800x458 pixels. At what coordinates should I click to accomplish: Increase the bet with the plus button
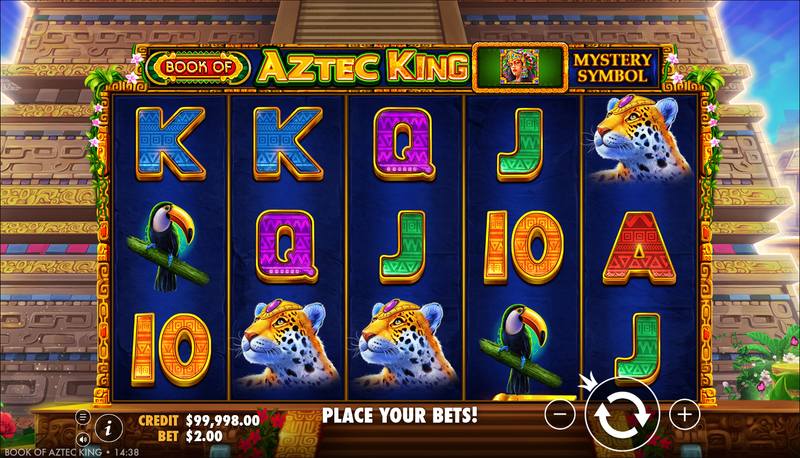pos(684,413)
